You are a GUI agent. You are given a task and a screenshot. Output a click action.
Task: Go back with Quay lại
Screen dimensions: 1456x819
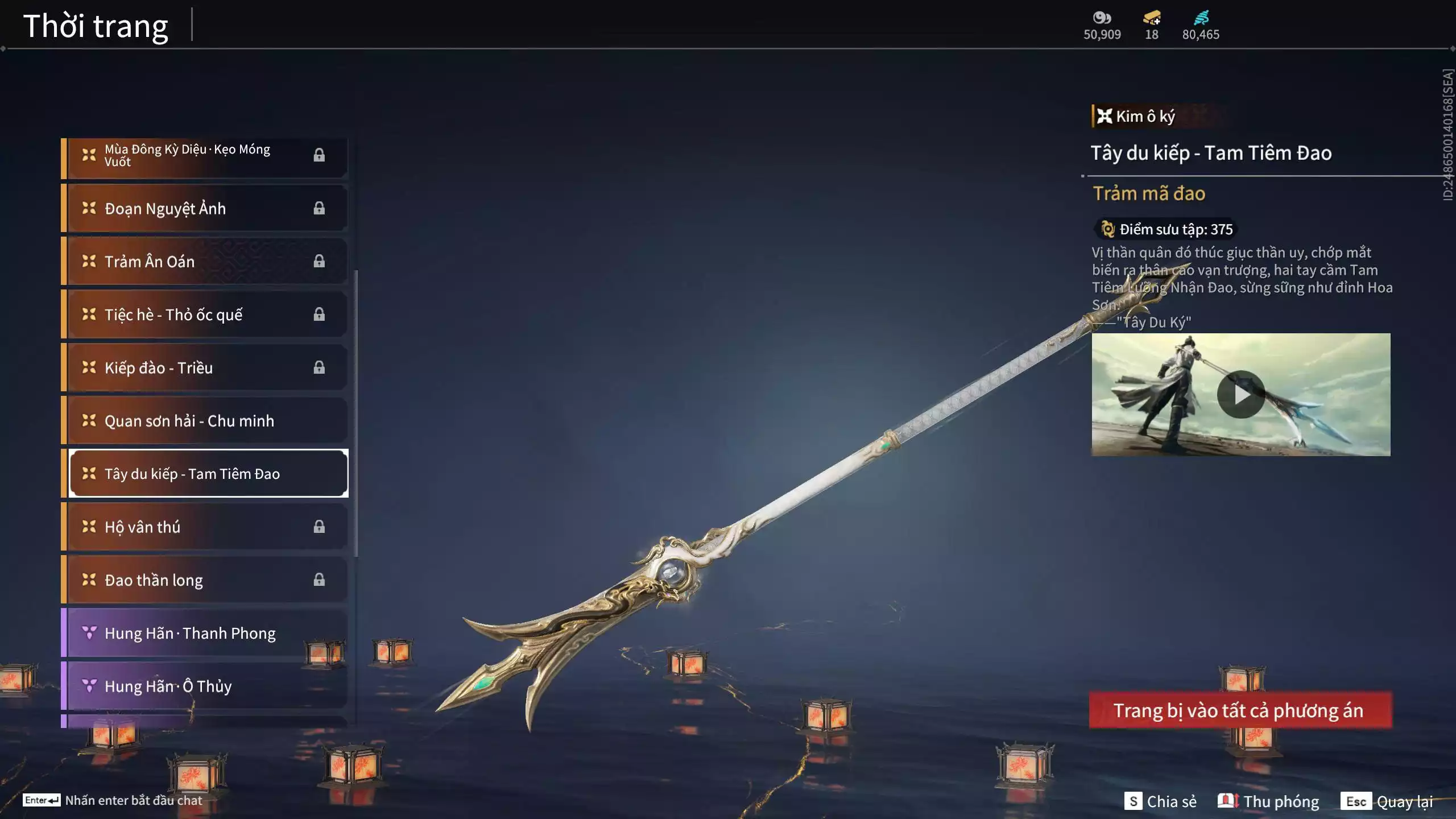pos(1387,801)
